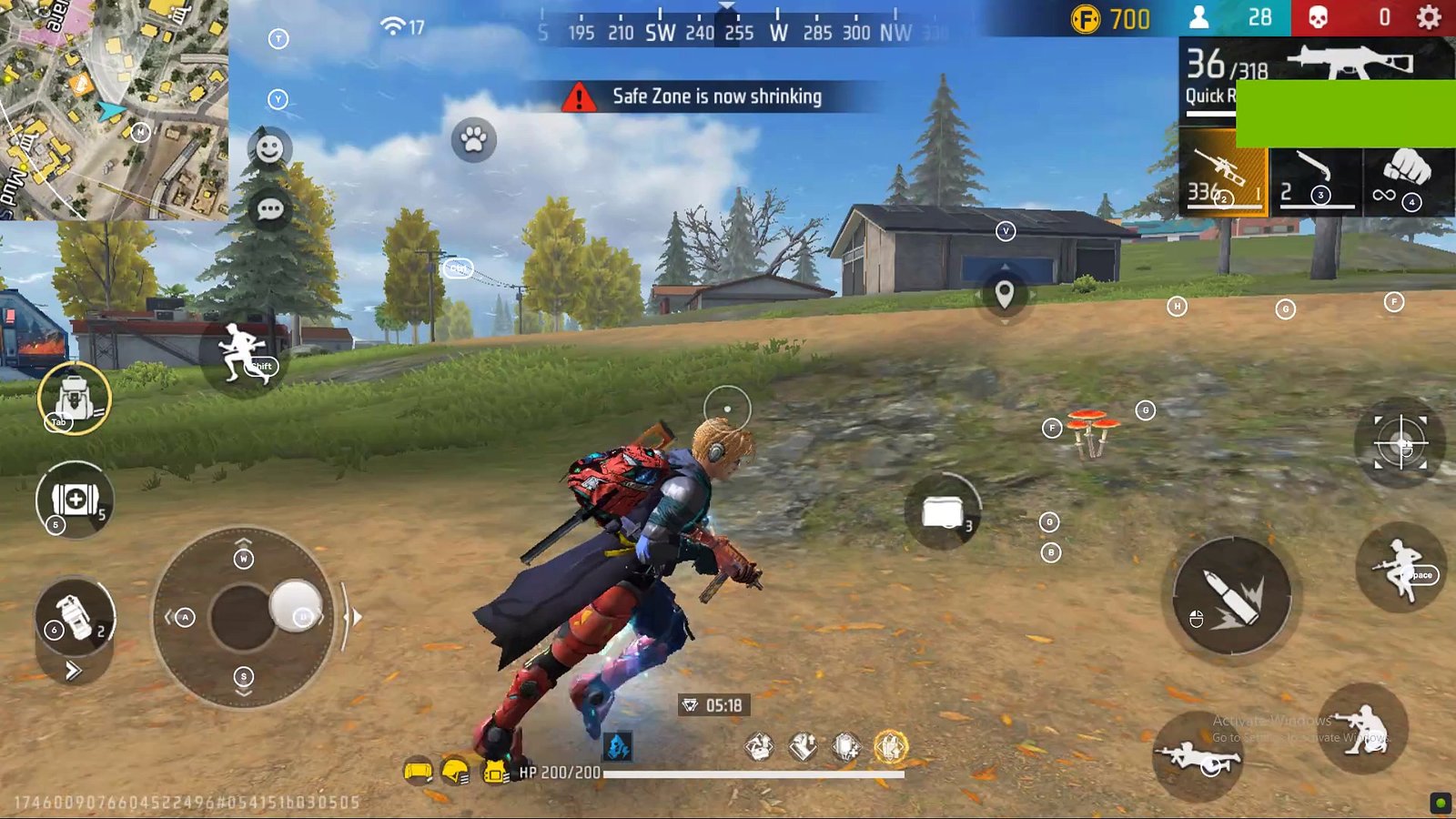Switch to crouch stance
Viewport: 1456px width, 819px height.
pyautogui.click(x=1363, y=728)
